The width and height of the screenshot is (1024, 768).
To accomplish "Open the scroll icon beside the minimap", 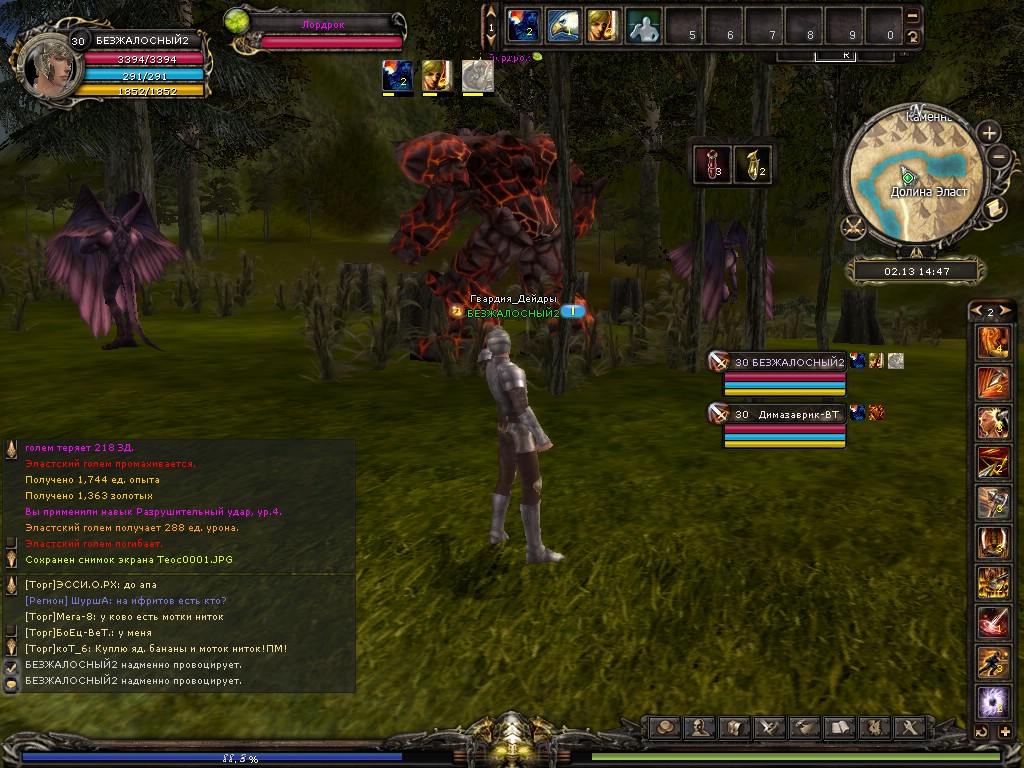I will point(995,207).
